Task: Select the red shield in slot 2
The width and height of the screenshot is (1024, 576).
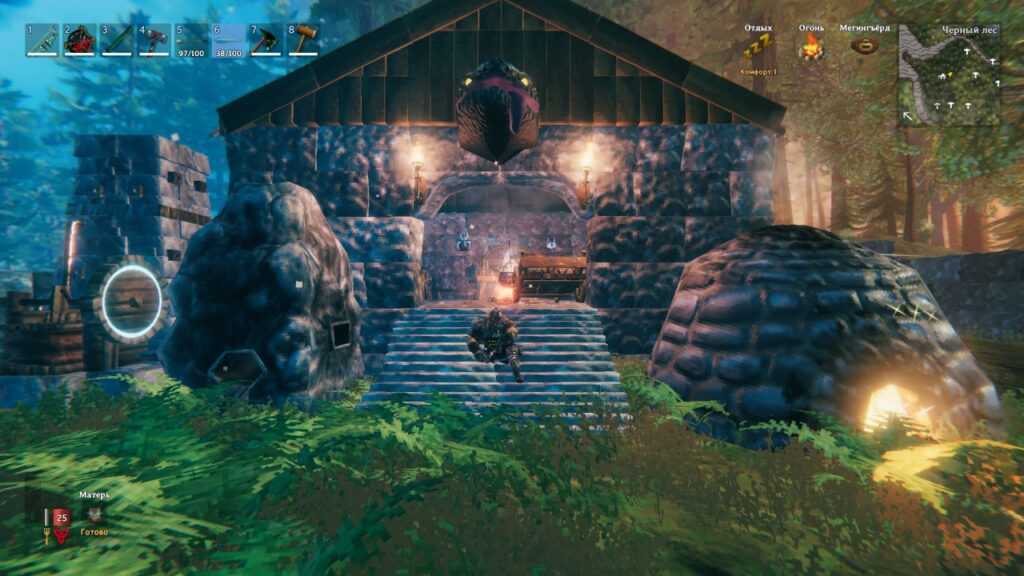Action: pyautogui.click(x=79, y=40)
